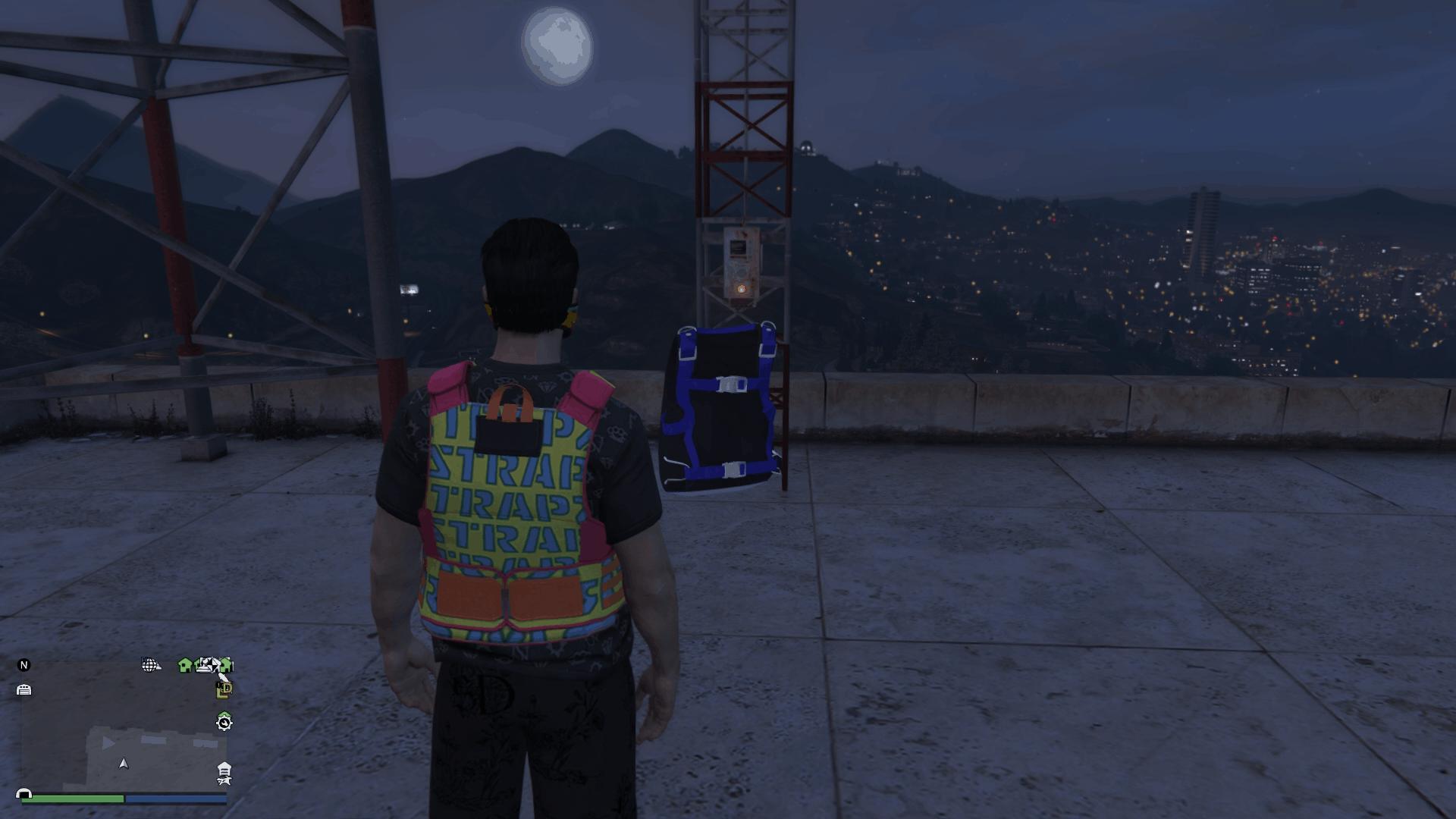Screen dimensions: 1456x819
Task: Select the wrench gear mod shop blip
Action: click(x=224, y=722)
